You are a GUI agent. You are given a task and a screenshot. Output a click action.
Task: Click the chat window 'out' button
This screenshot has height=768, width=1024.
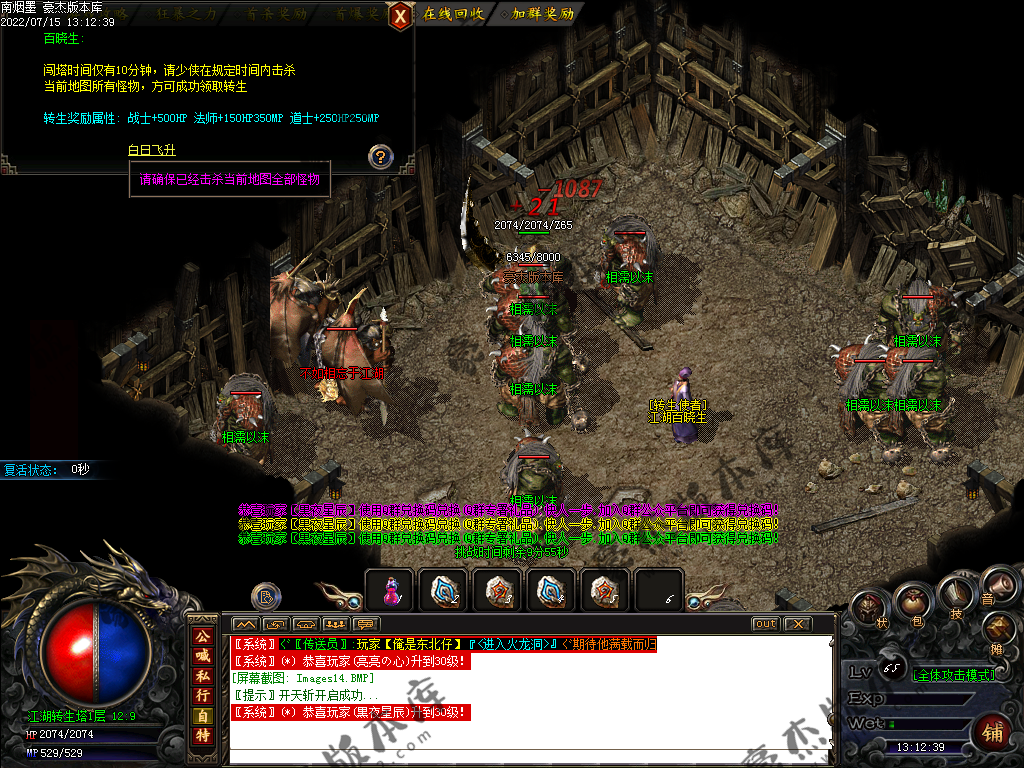point(765,624)
